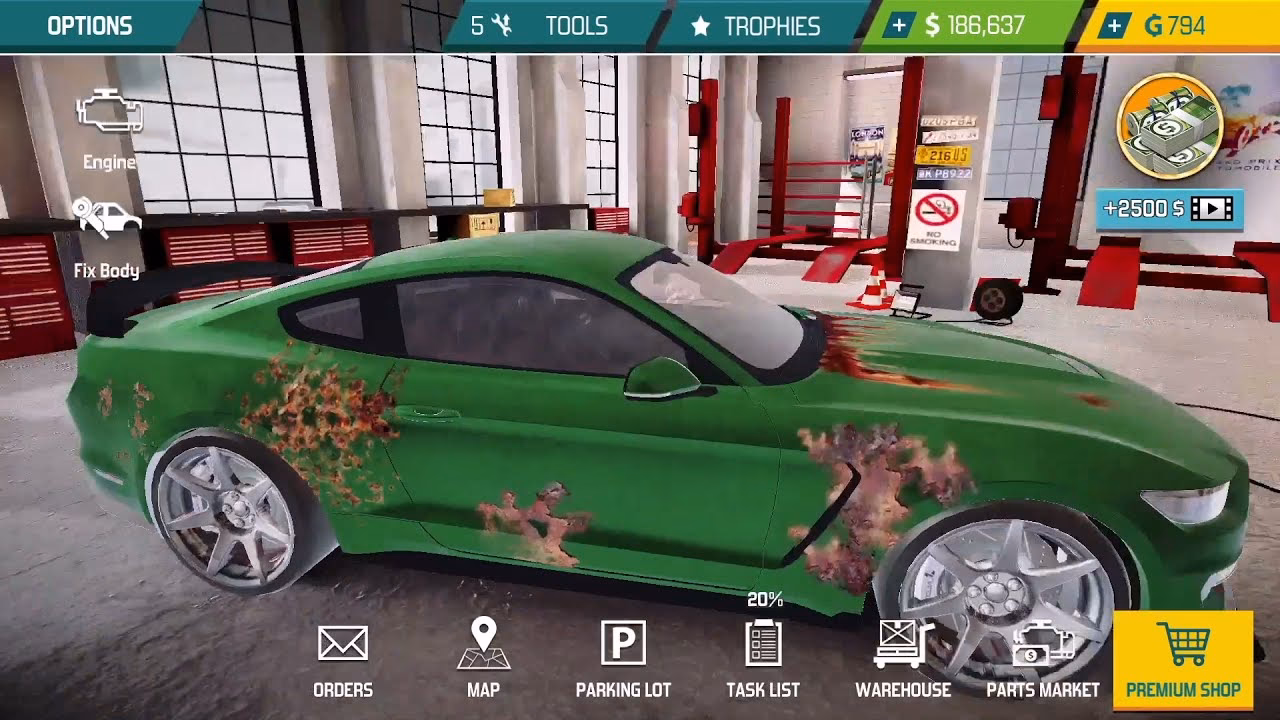The image size is (1280, 720).
Task: Open the Map
Action: (x=484, y=655)
